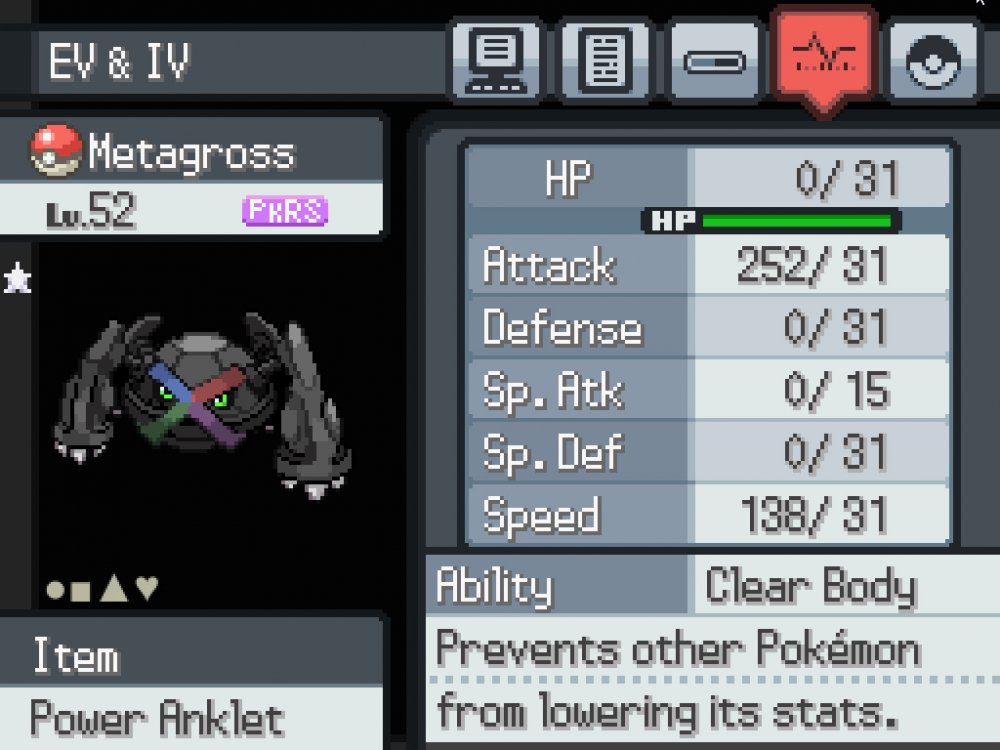The image size is (1000, 750).
Task: Select the stats bar tab
Action: coord(714,62)
